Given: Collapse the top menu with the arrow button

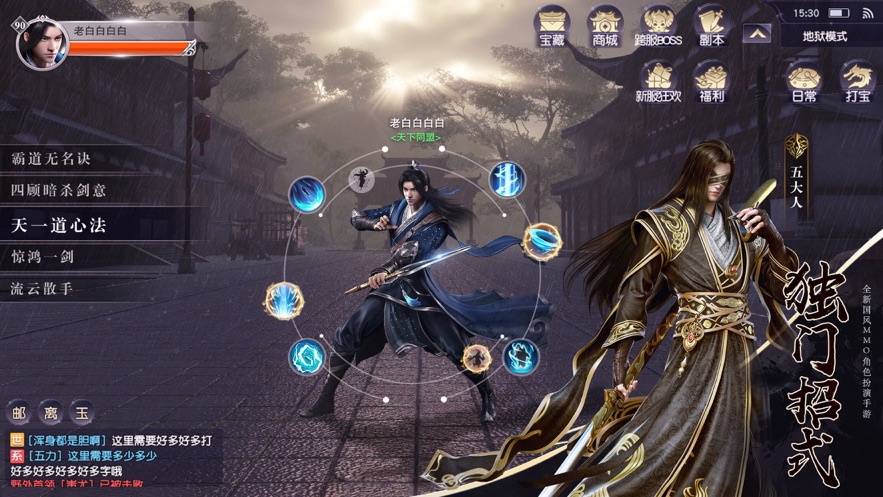Looking at the screenshot, I should (756, 33).
